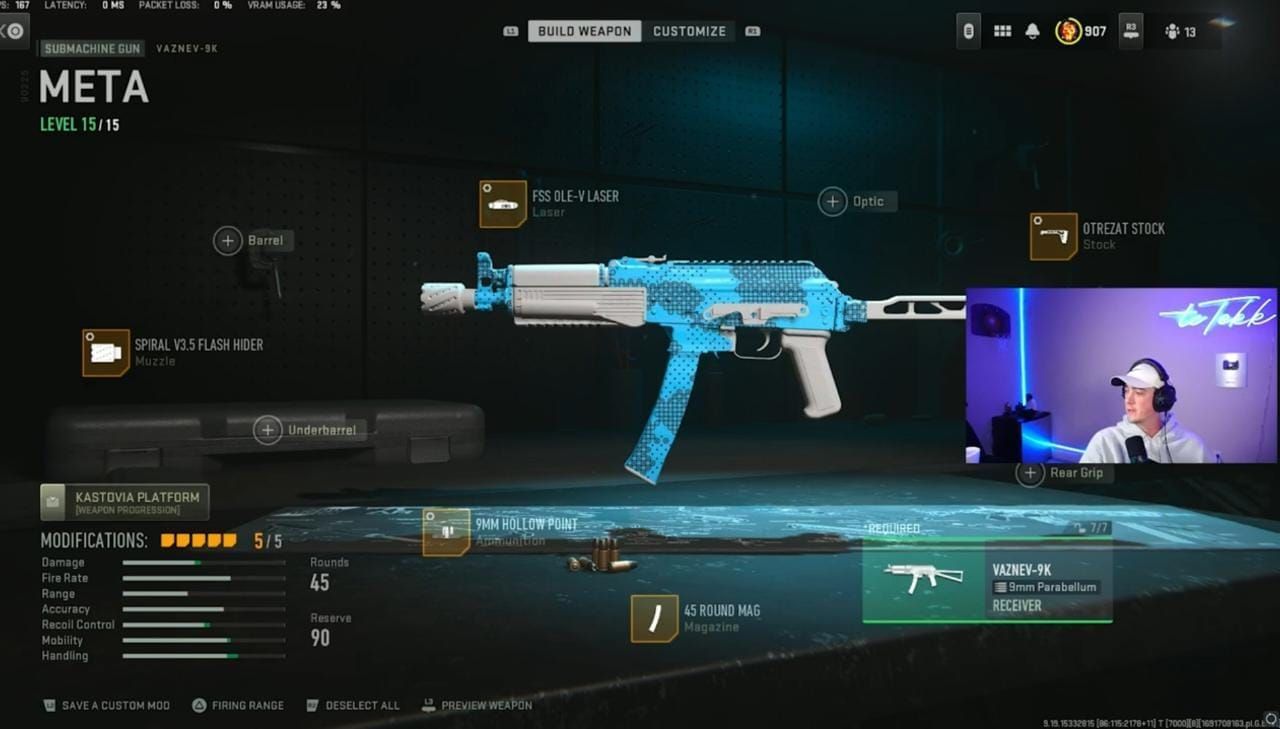The width and height of the screenshot is (1280, 729).
Task: Switch to the Build Weapon tab
Action: tap(584, 31)
